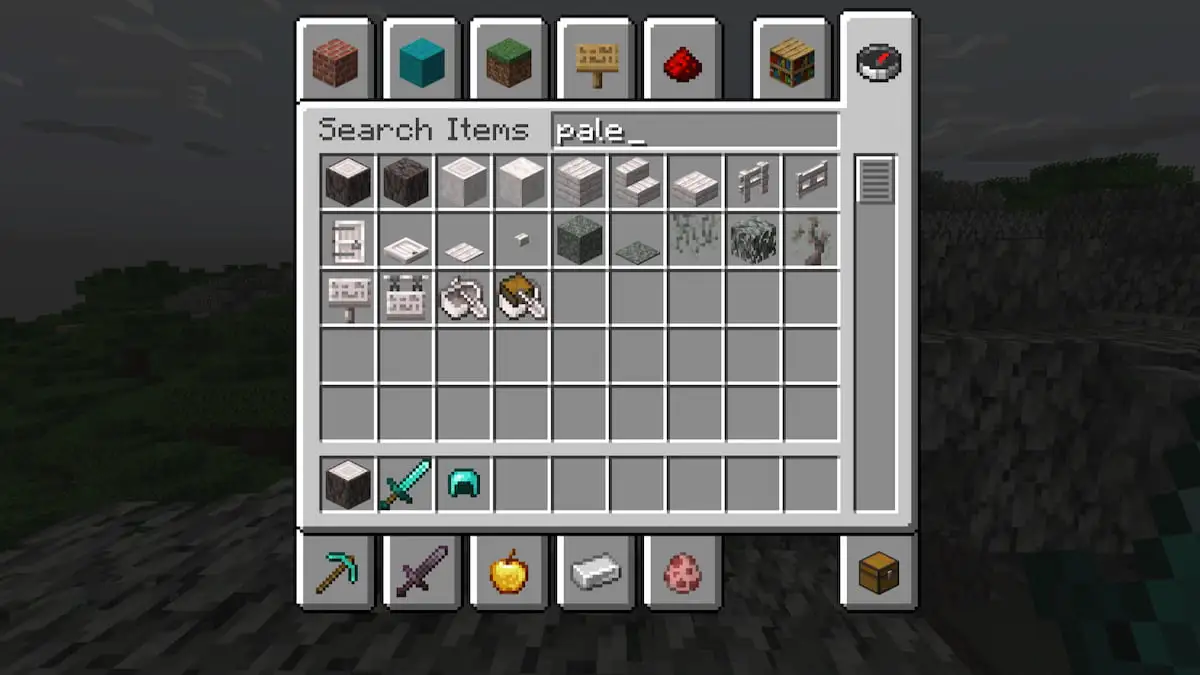
Task: Select the pale oak chest boat
Action: click(x=522, y=299)
